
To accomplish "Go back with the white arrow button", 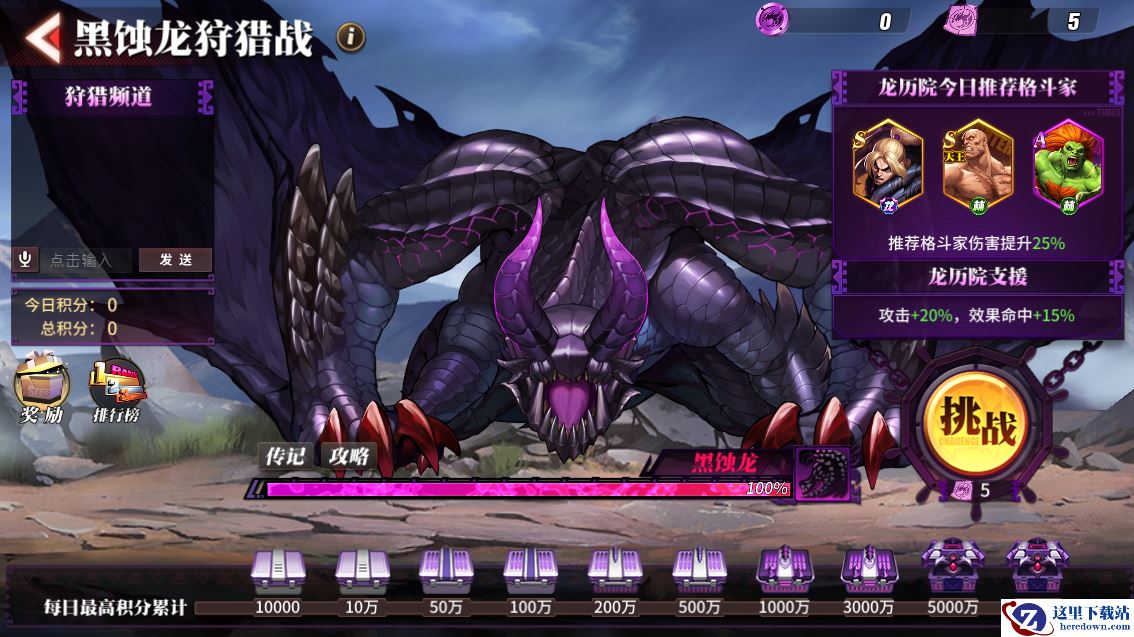I will [42, 38].
